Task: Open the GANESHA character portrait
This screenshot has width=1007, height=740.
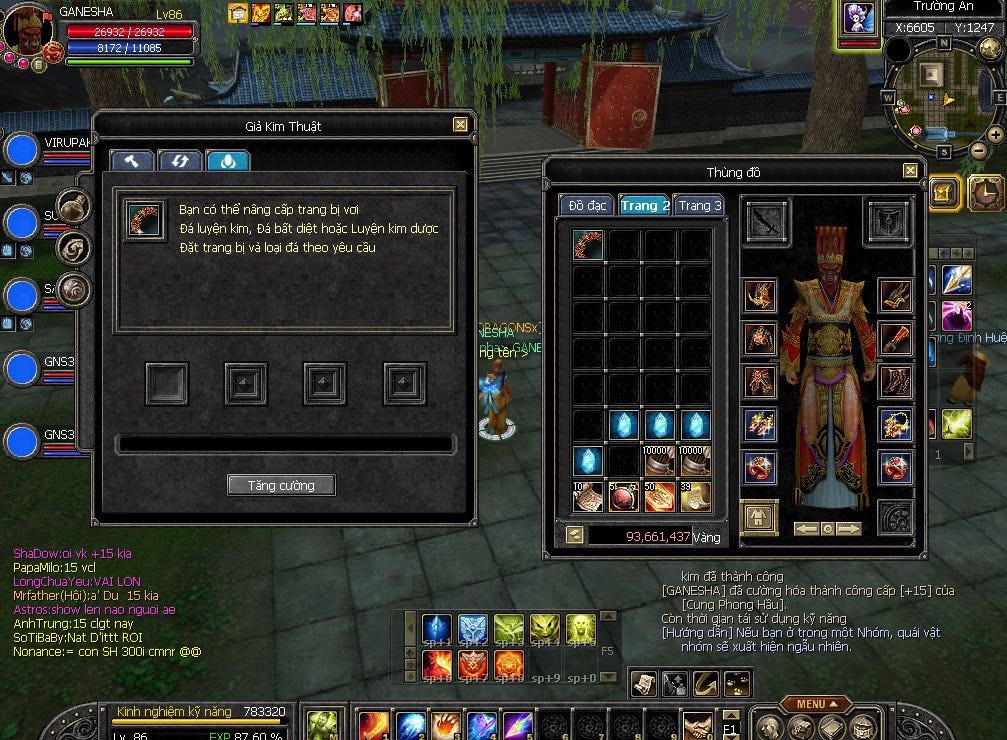Action: (x=28, y=33)
